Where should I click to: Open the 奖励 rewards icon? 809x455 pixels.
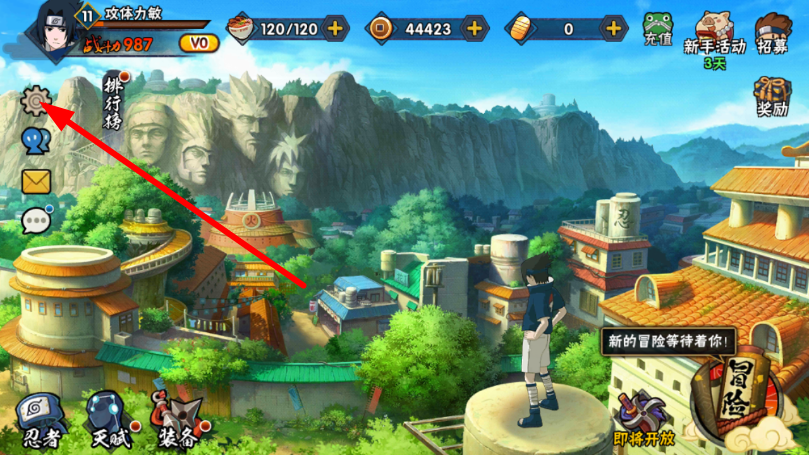point(773,98)
